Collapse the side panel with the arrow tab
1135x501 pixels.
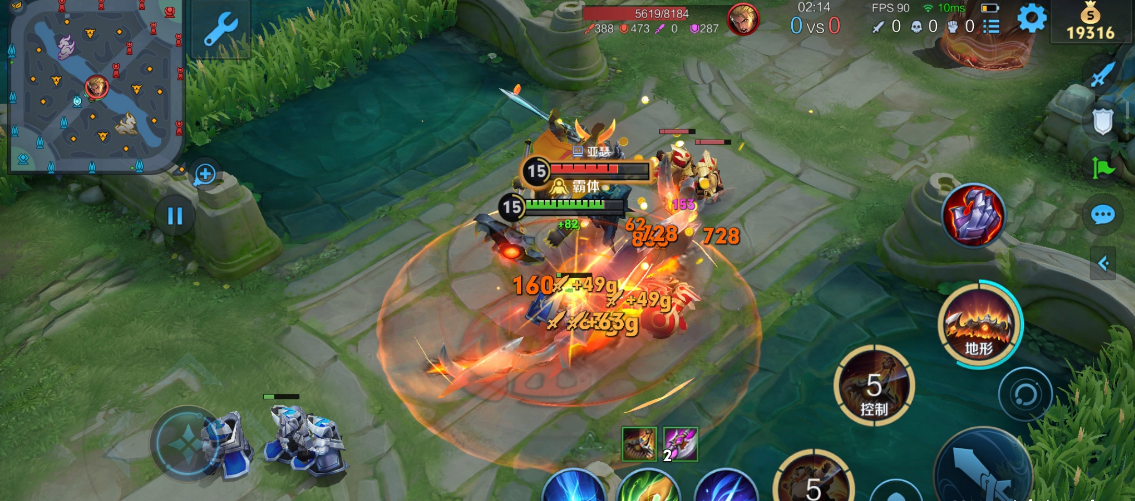pos(1103,264)
